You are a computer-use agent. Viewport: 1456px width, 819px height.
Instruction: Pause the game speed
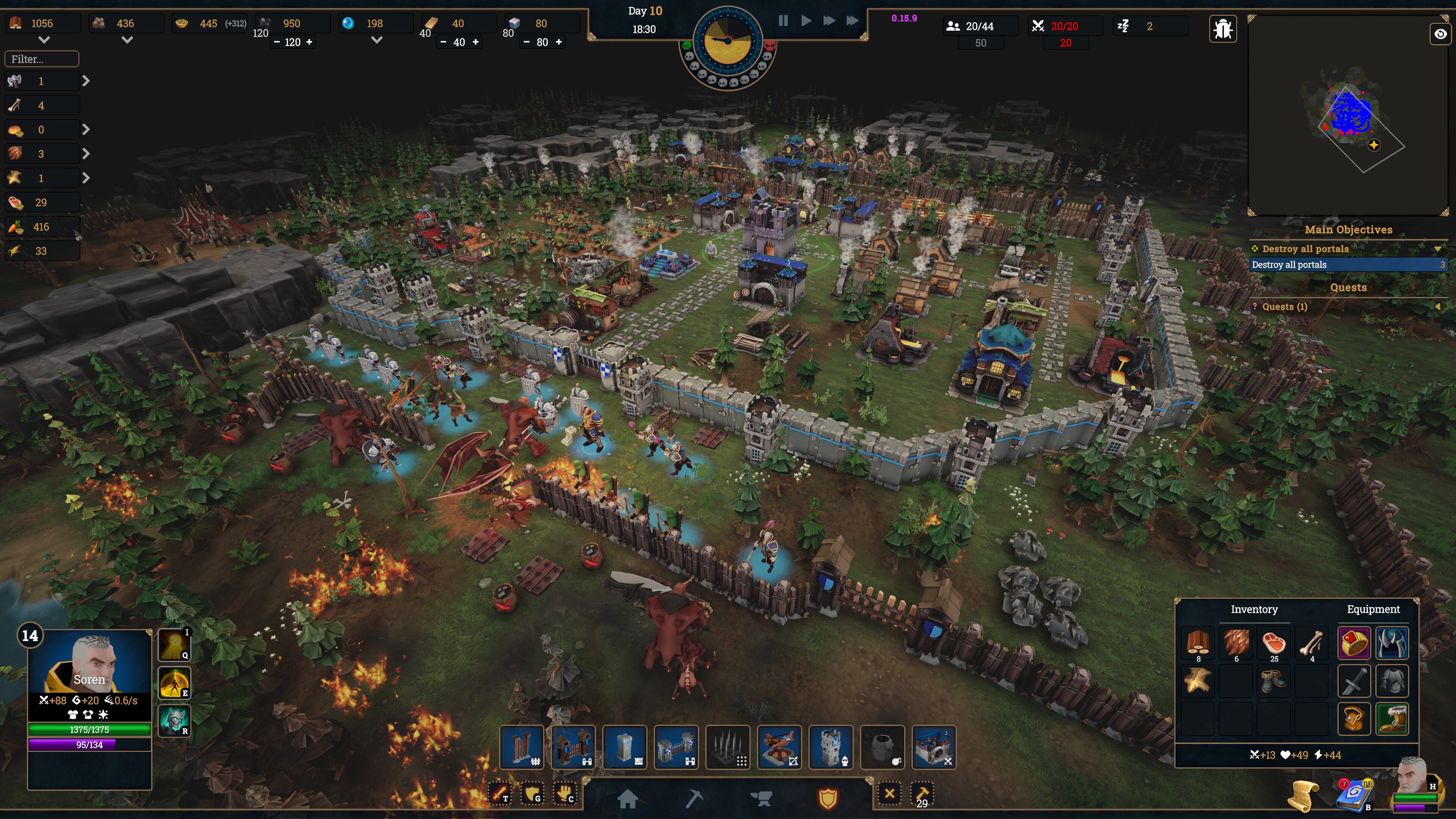[x=783, y=21]
